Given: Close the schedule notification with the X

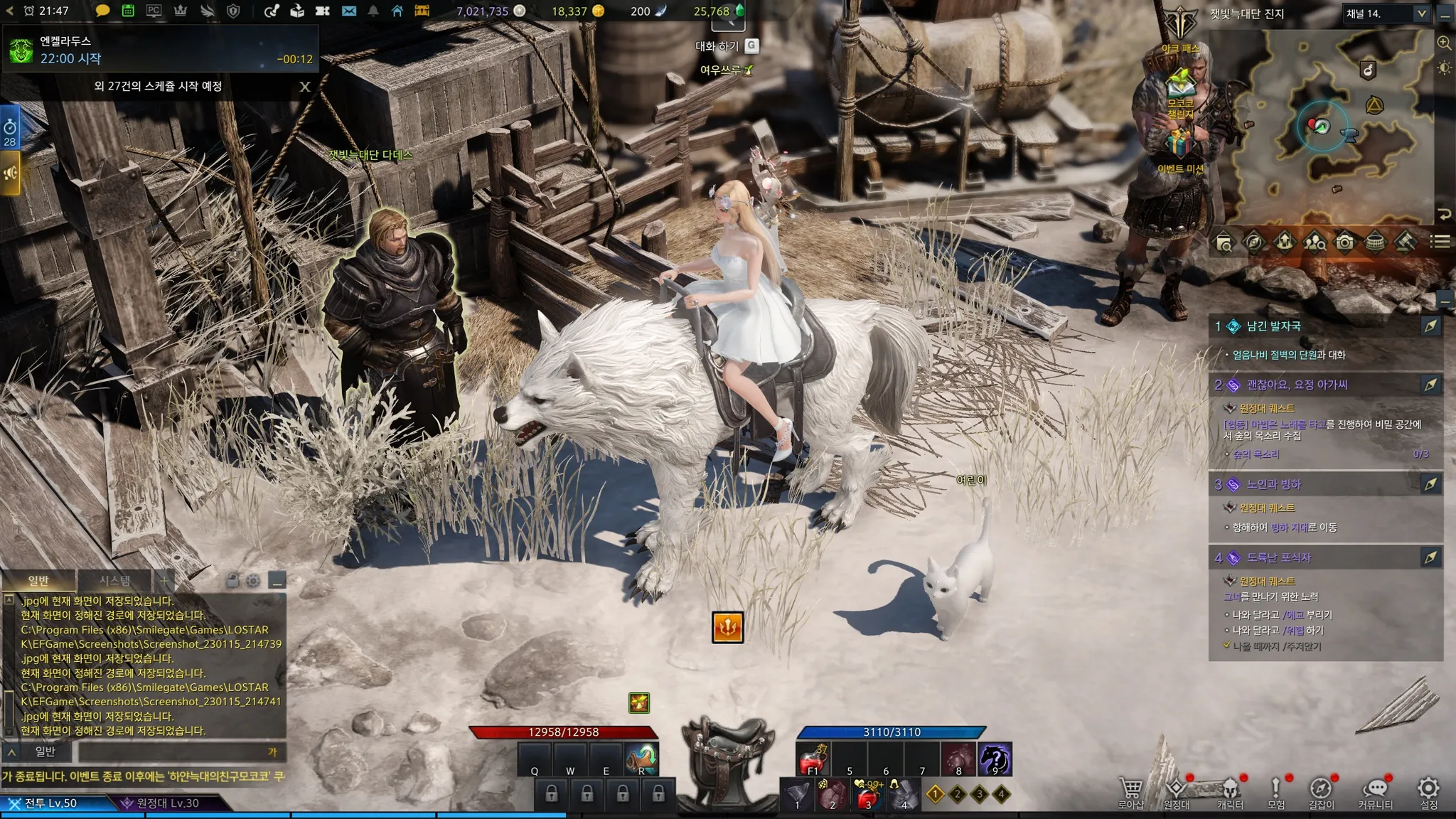Looking at the screenshot, I should pos(305,87).
